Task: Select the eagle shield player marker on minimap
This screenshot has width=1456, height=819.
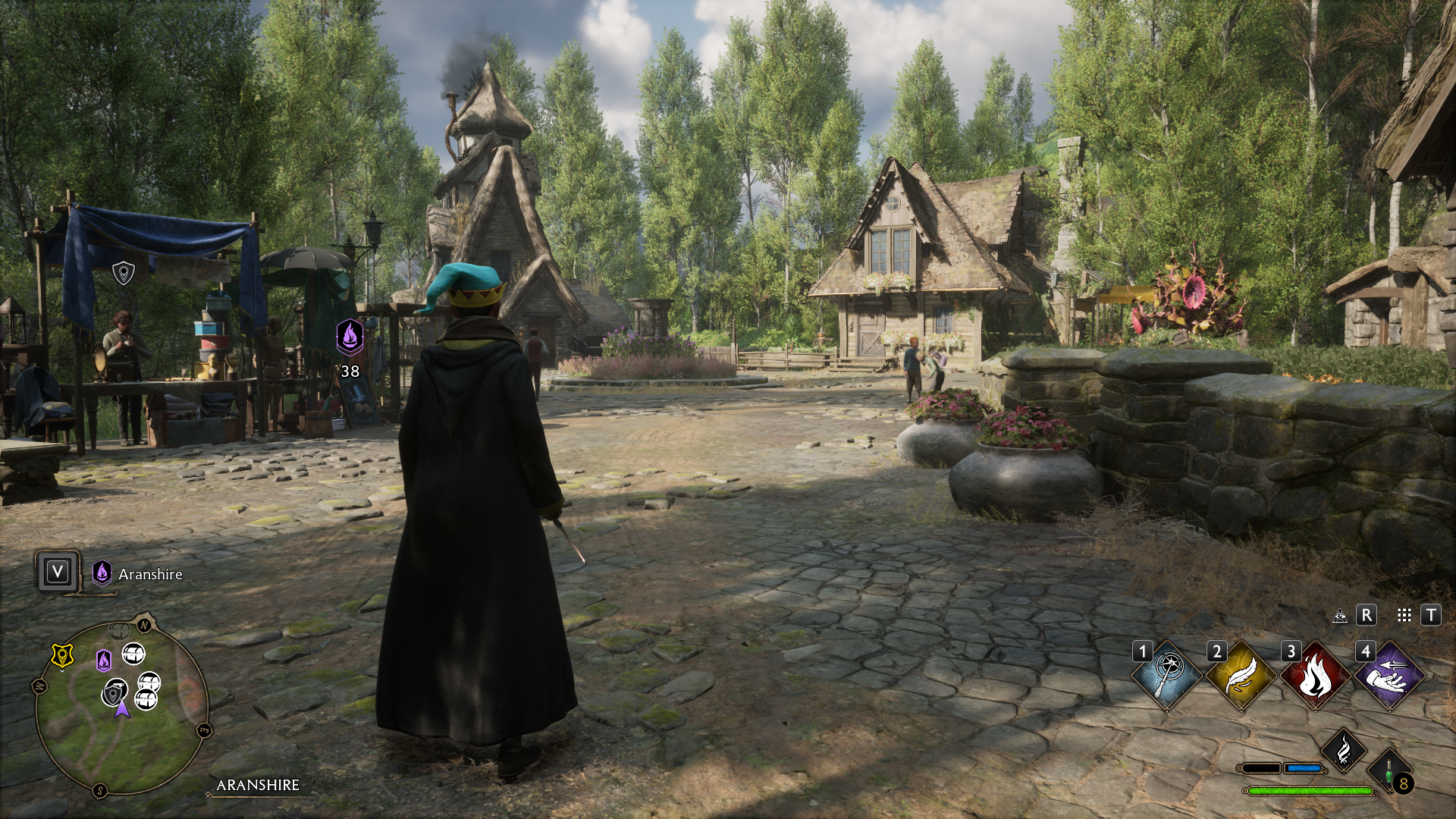Action: (x=115, y=692)
